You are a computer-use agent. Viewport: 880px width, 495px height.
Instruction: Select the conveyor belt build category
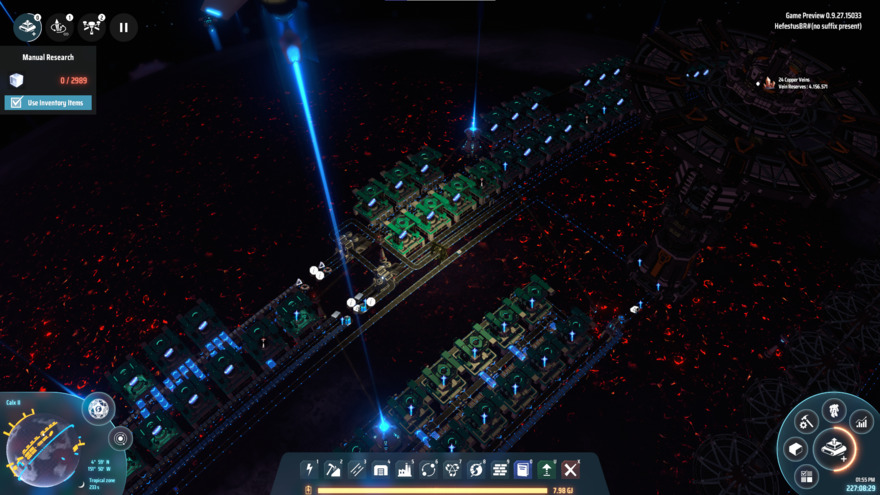click(357, 469)
